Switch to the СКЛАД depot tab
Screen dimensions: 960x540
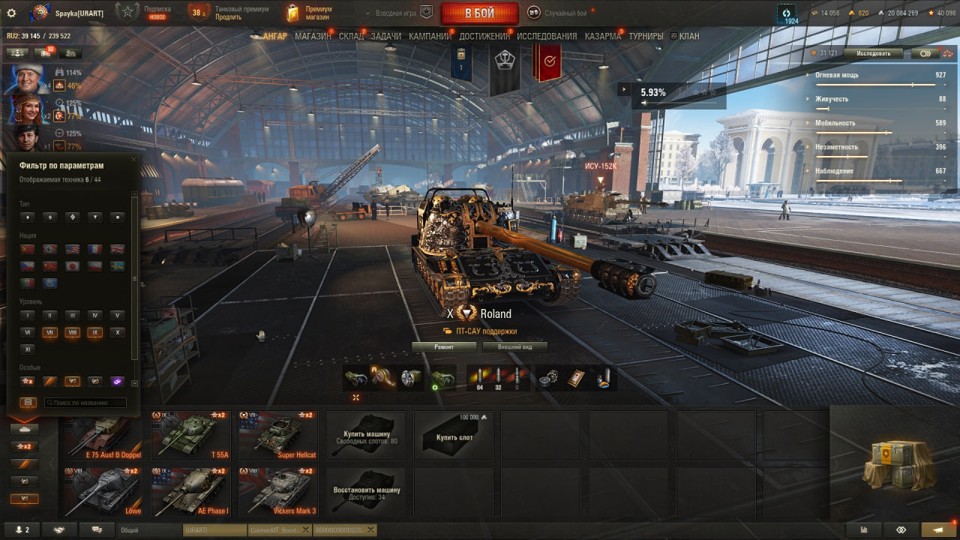[x=351, y=36]
